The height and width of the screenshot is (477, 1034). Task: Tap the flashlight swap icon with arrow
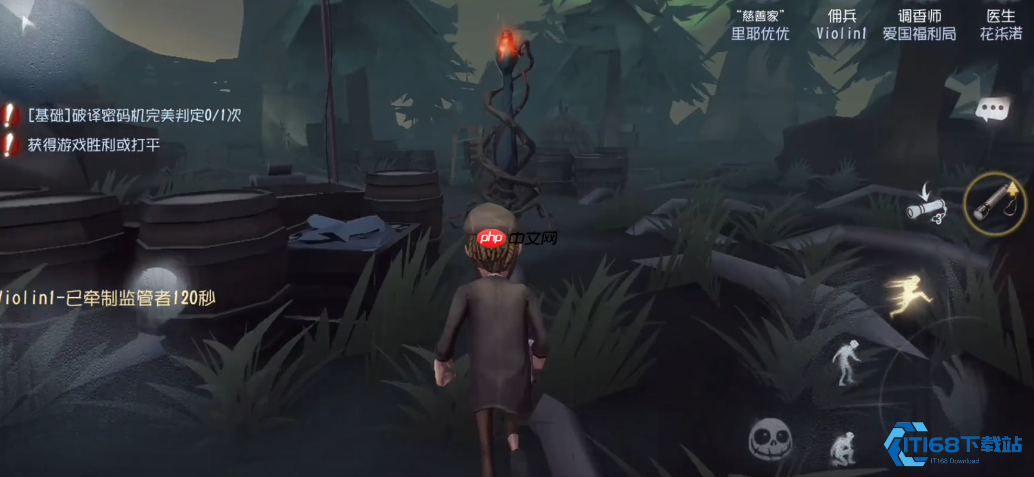(x=925, y=205)
